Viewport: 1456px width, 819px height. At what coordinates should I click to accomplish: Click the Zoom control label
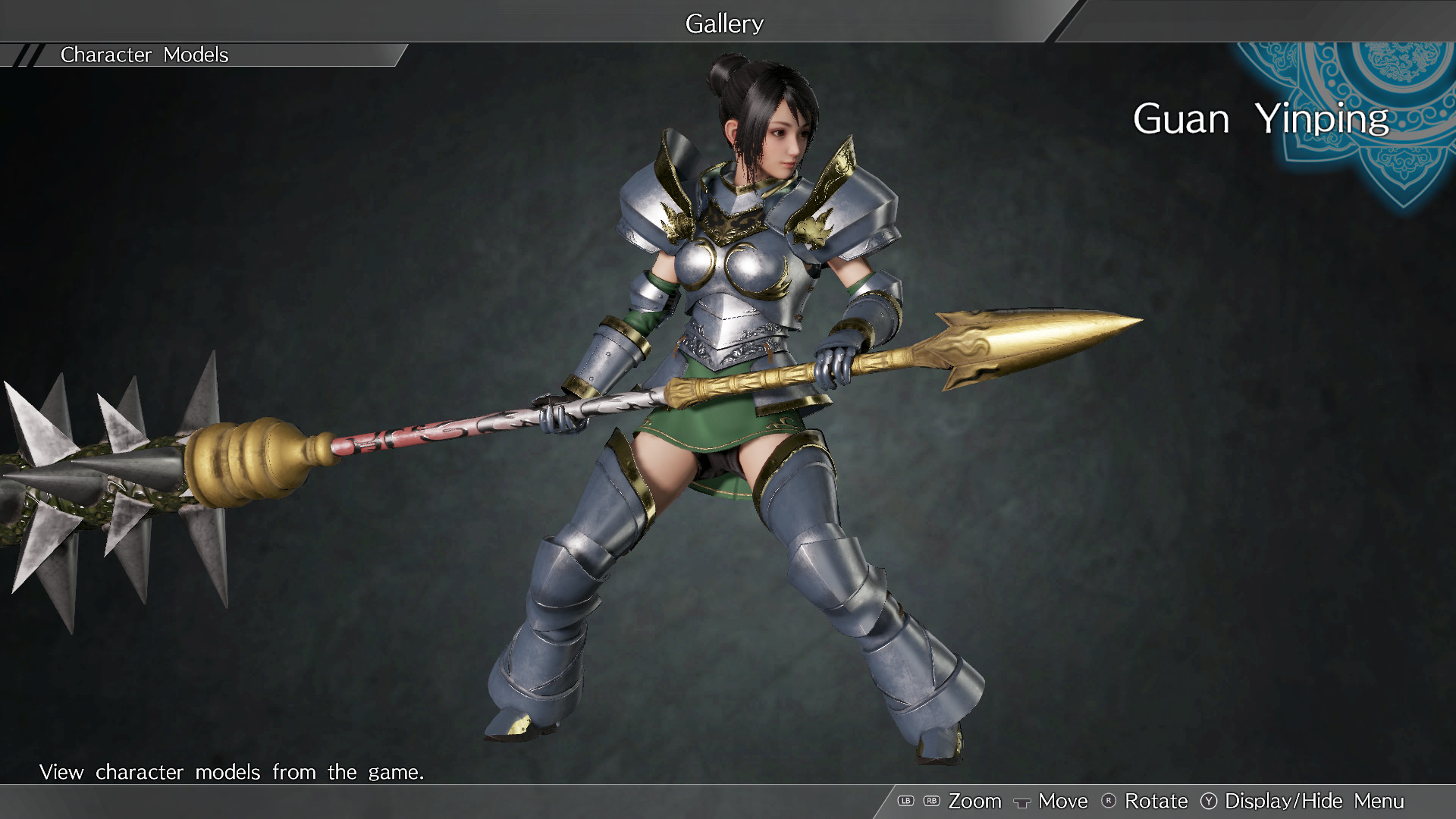(x=975, y=801)
